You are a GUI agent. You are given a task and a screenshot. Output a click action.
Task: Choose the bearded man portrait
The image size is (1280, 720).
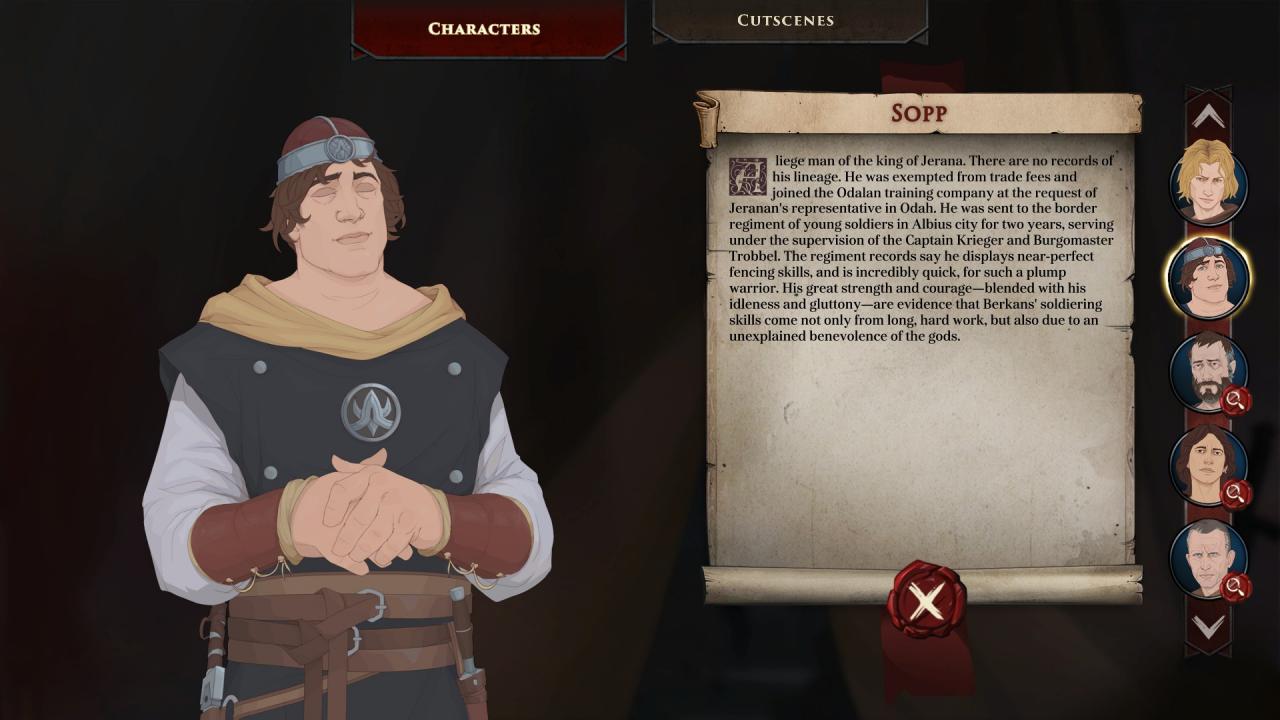1208,371
